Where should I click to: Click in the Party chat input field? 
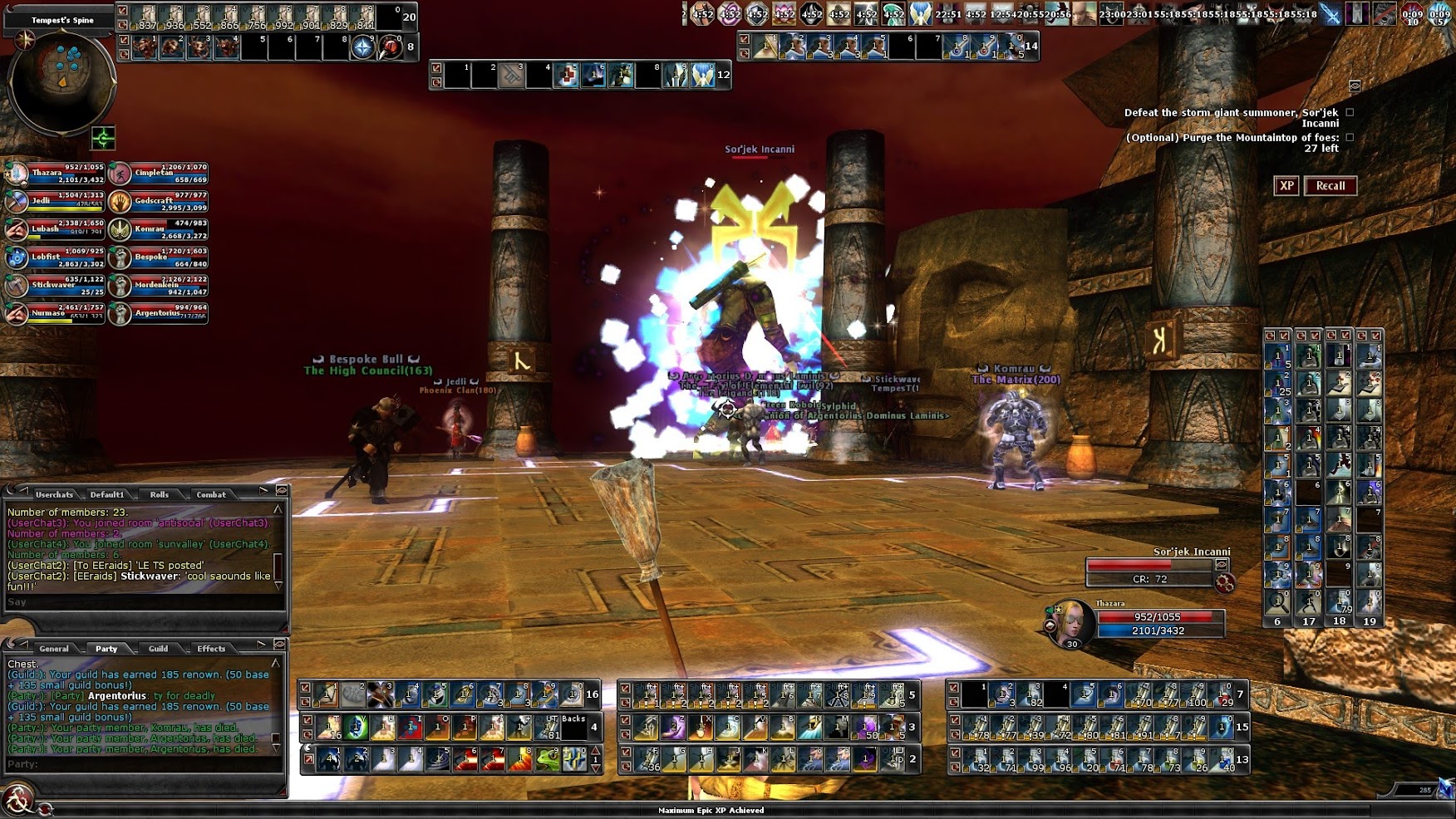pos(141,764)
